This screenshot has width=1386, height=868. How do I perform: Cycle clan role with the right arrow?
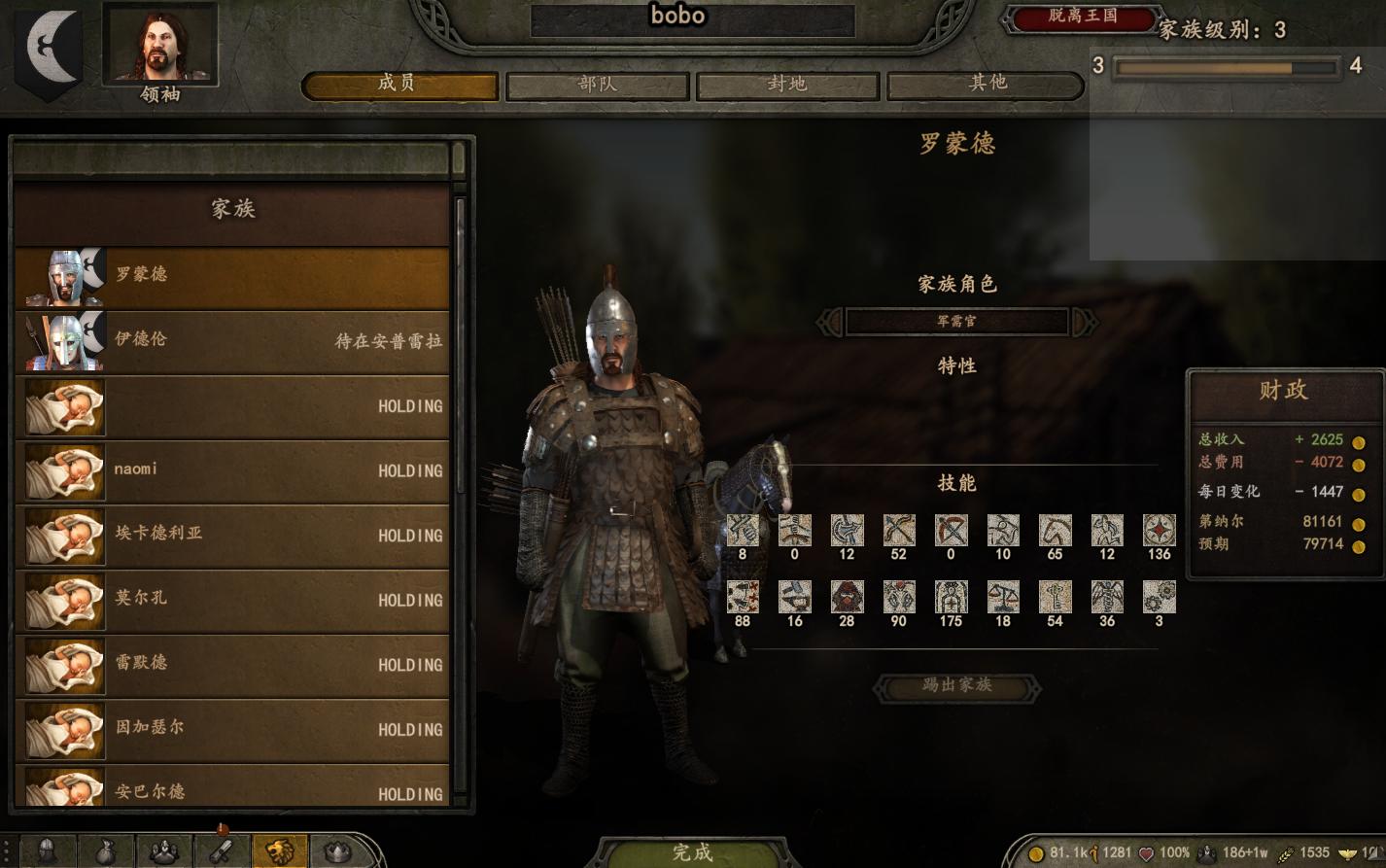click(1084, 321)
